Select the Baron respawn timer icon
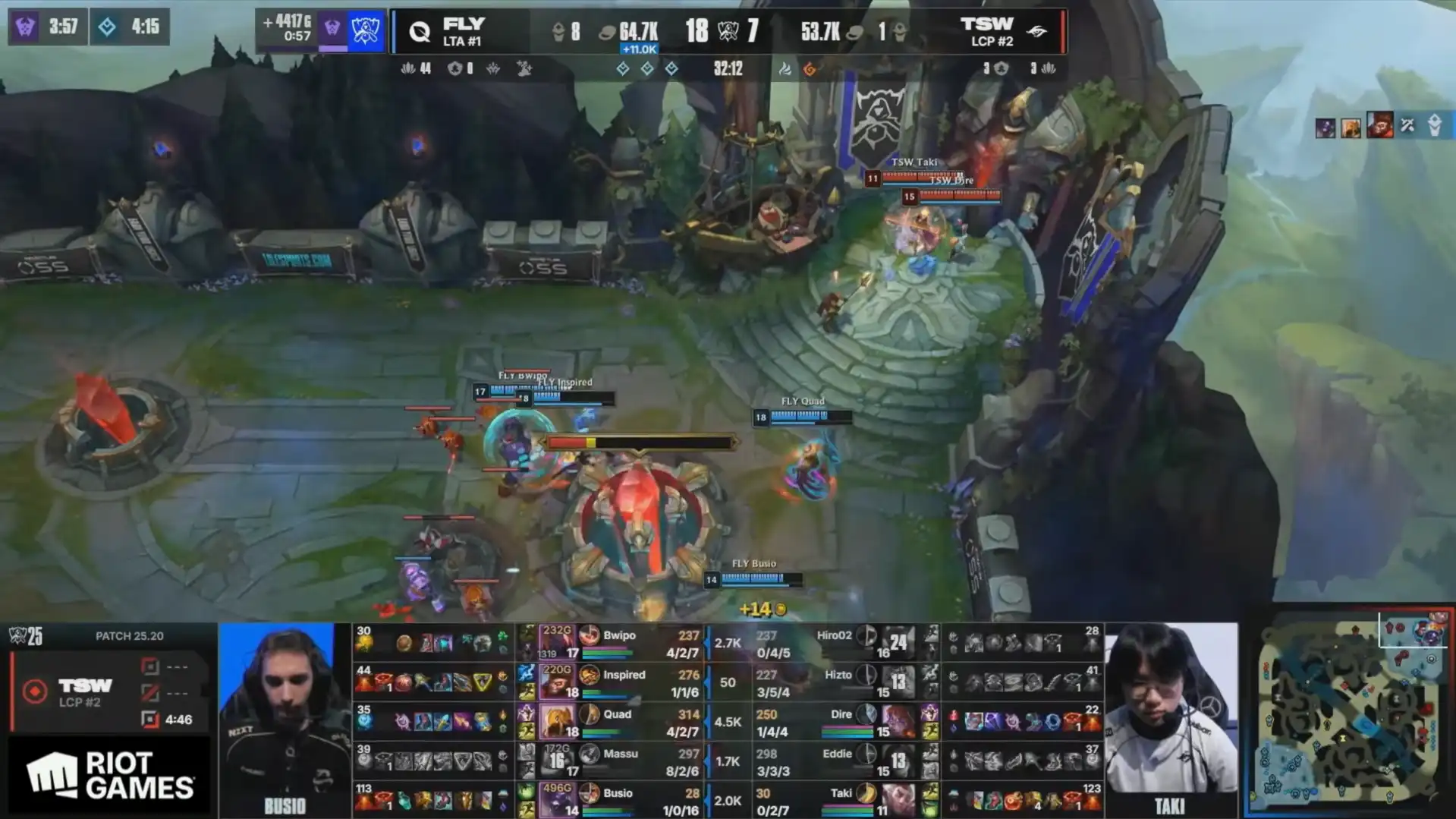The height and width of the screenshot is (819, 1456). tap(25, 27)
